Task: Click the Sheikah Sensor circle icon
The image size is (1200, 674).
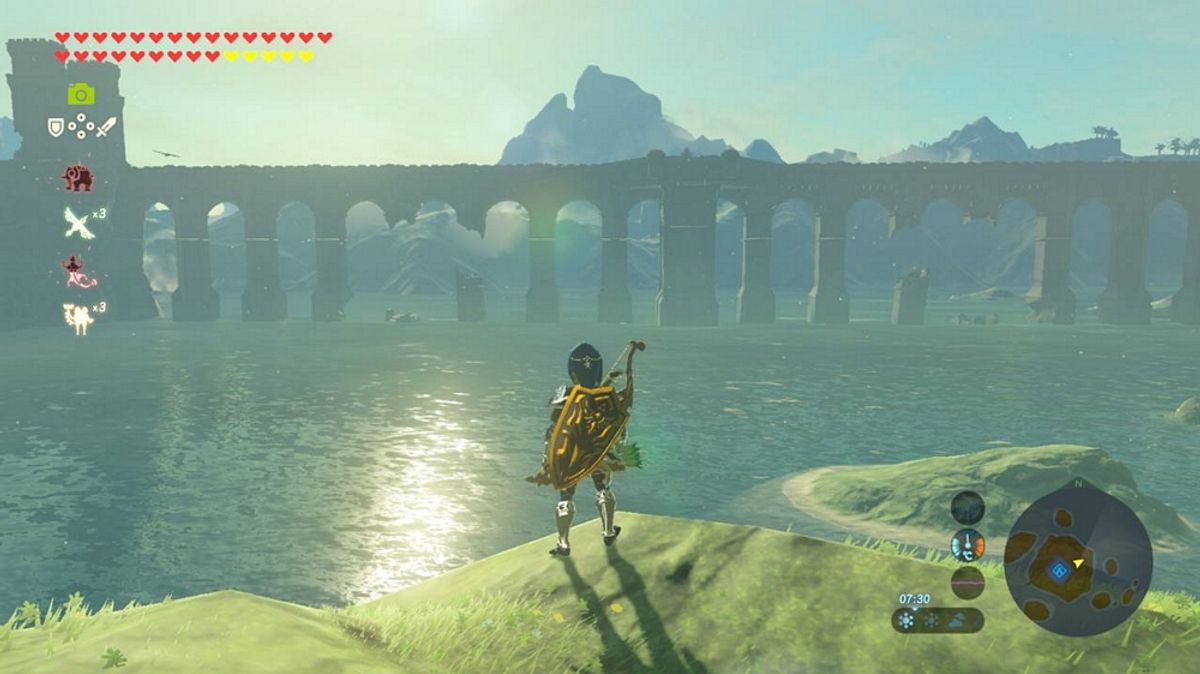Action: [x=967, y=508]
